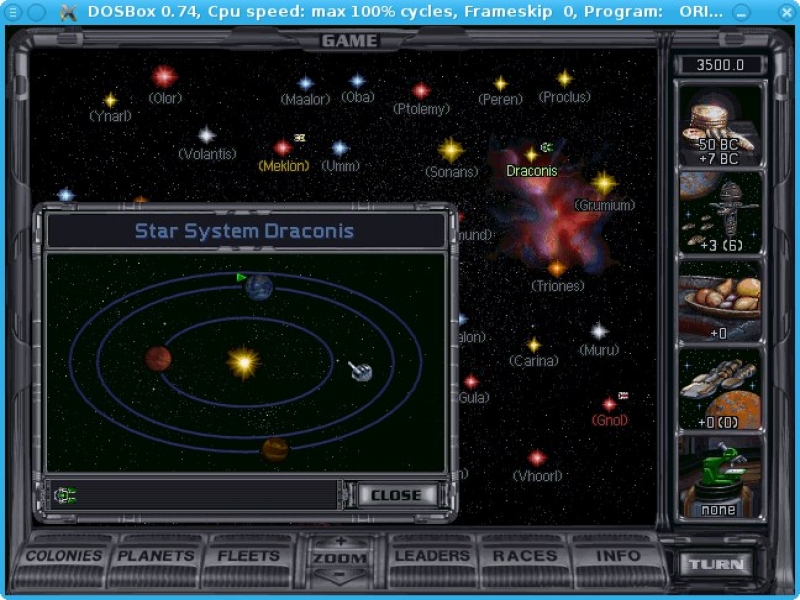
Task: Select the Meklon star on the galaxy map
Action: coord(283,148)
